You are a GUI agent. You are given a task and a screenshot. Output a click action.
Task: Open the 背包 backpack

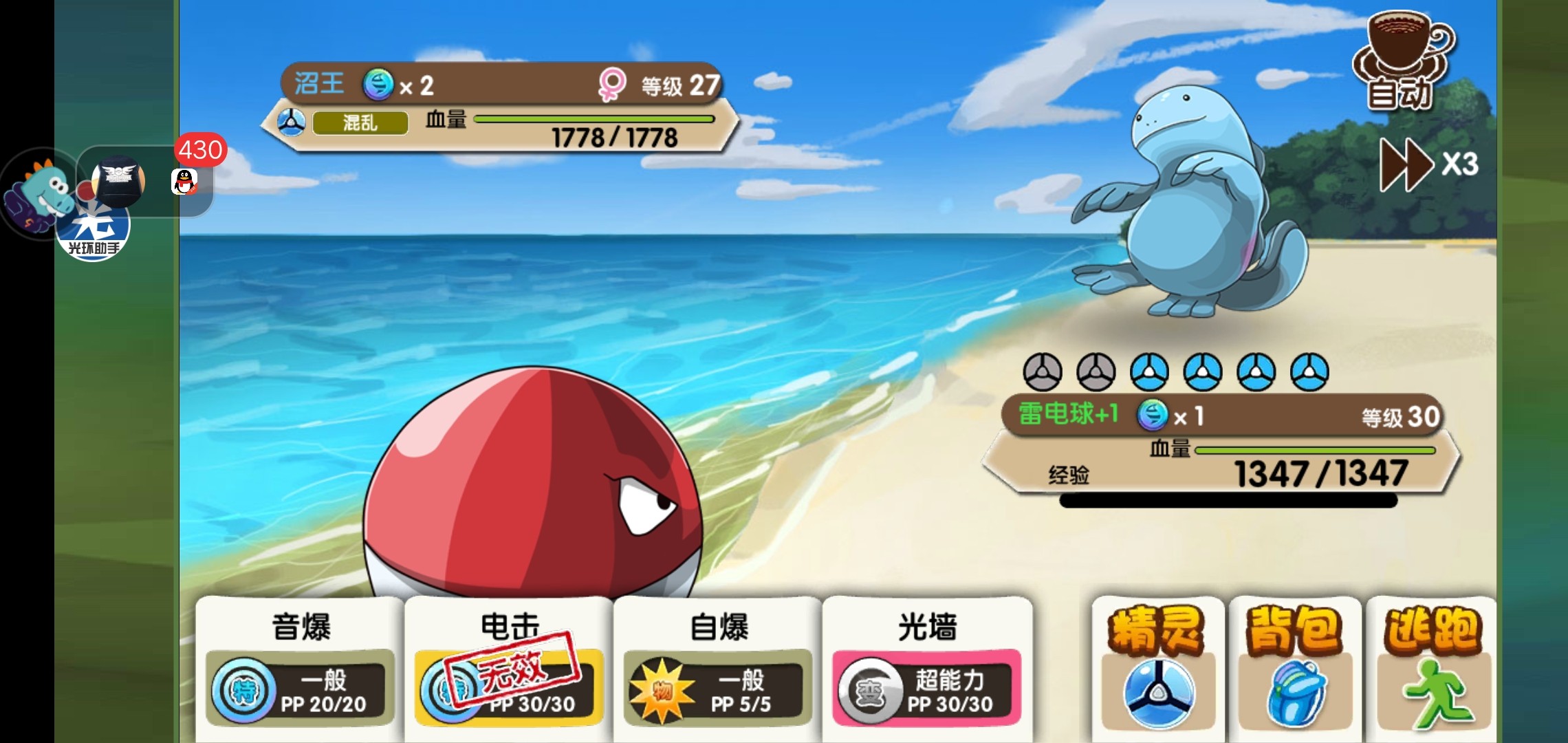[x=1294, y=667]
